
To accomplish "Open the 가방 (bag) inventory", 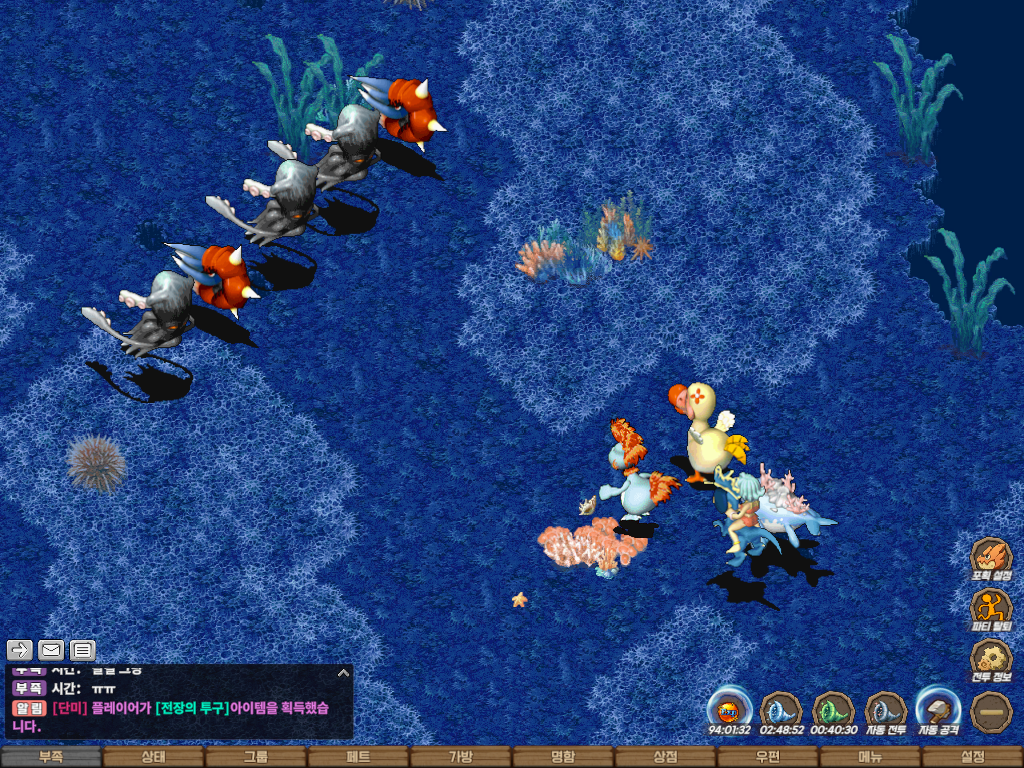I will (x=460, y=757).
